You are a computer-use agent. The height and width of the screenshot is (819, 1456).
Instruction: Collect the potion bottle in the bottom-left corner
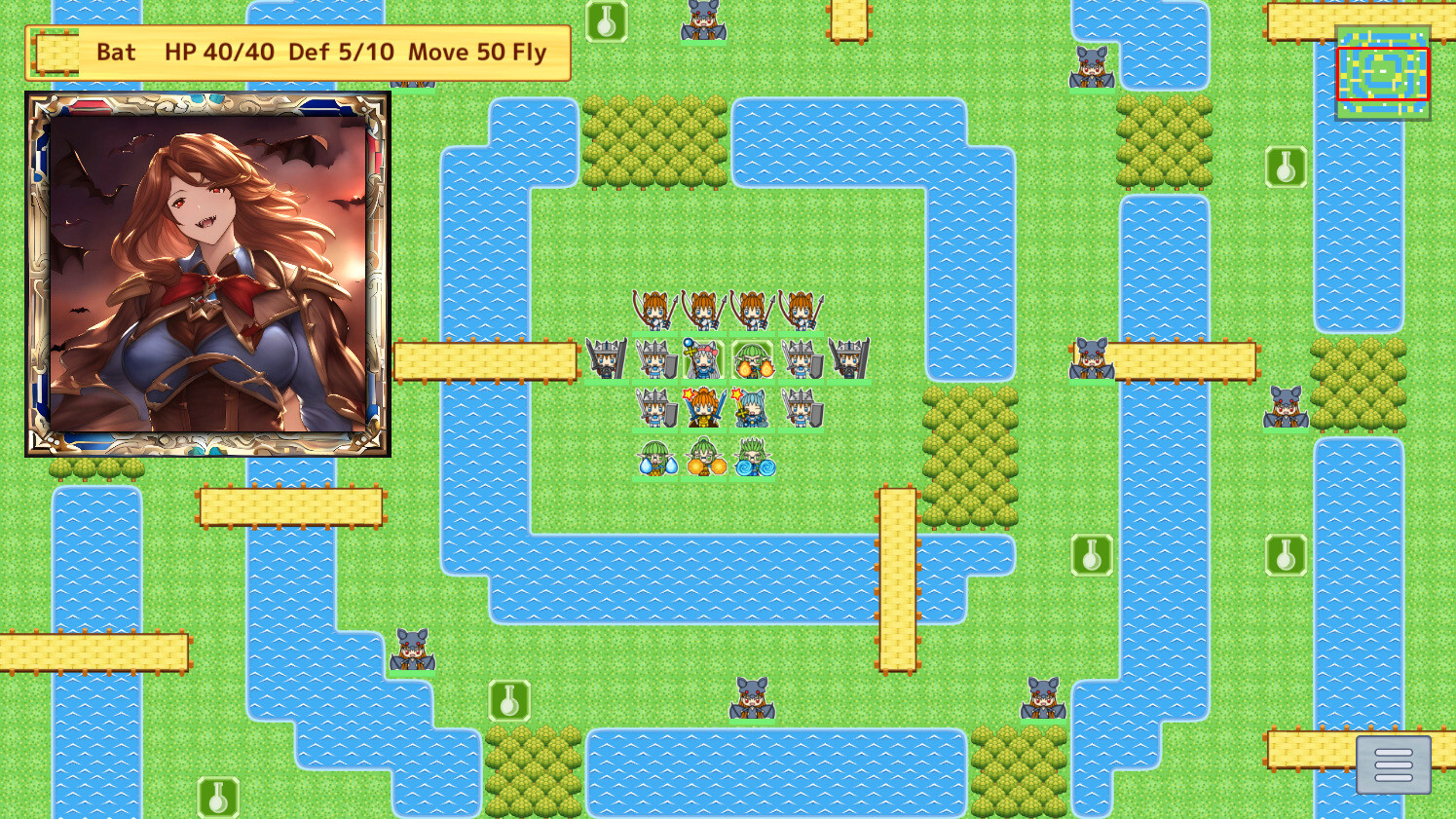[216, 799]
